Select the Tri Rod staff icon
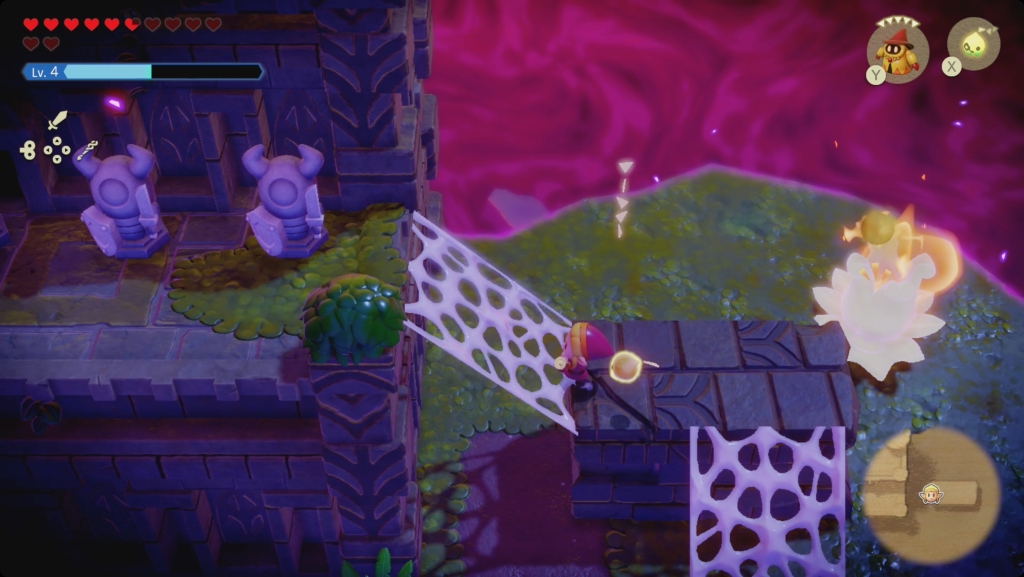 coord(88,150)
